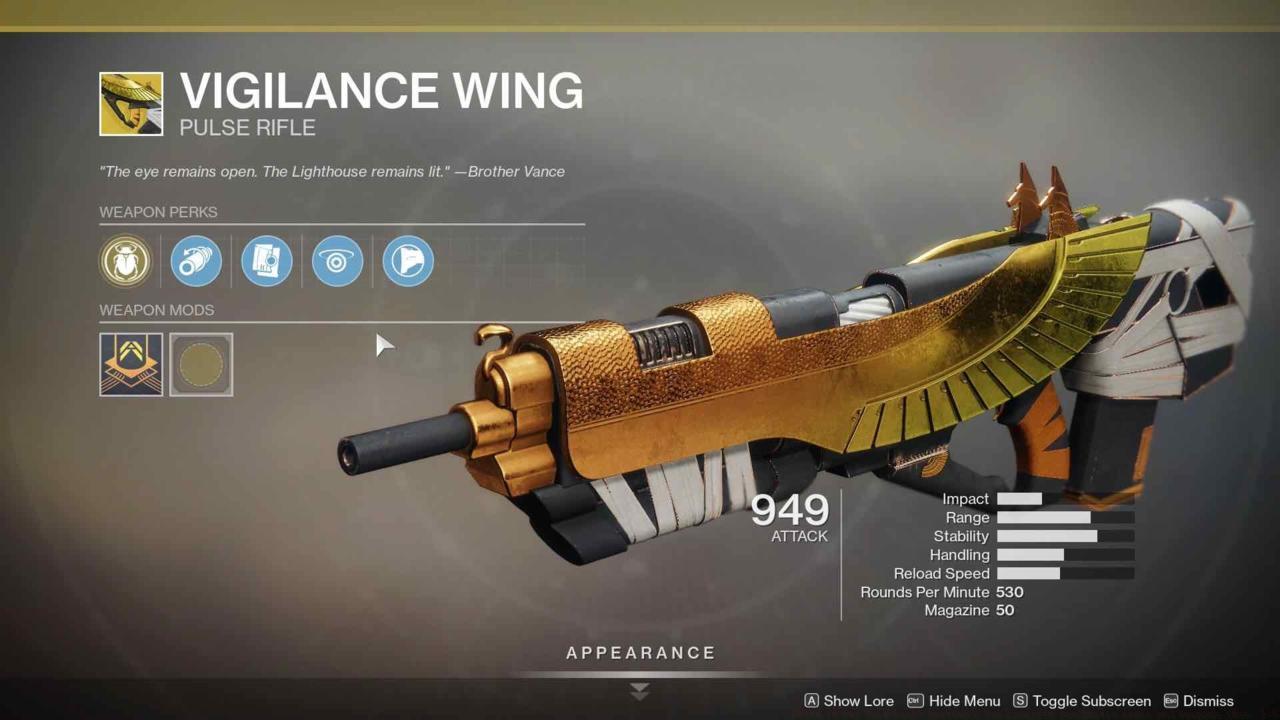
Task: Select the APPEARANCE section label
Action: click(639, 652)
